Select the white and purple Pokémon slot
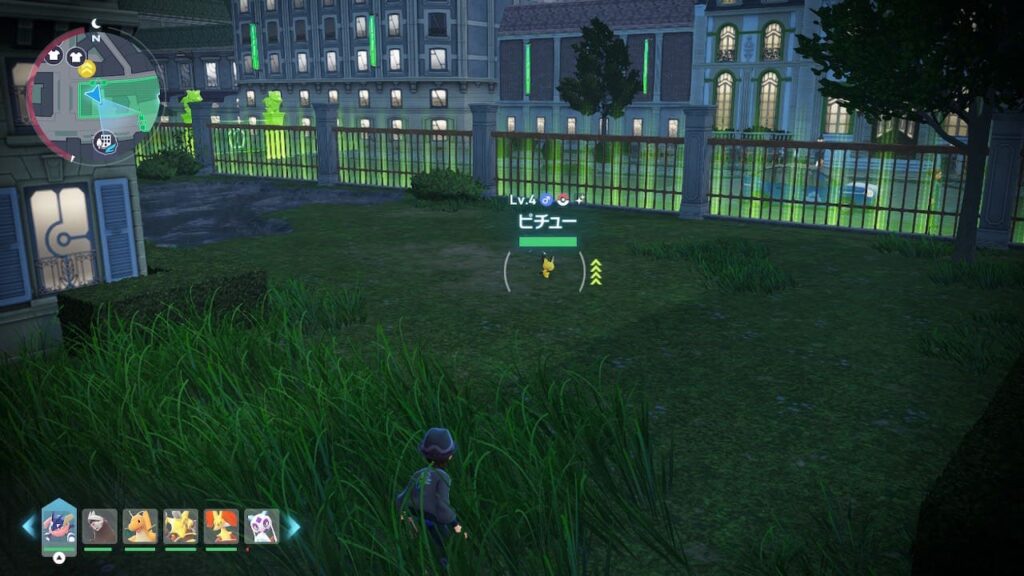1024x576 pixels. (x=261, y=527)
